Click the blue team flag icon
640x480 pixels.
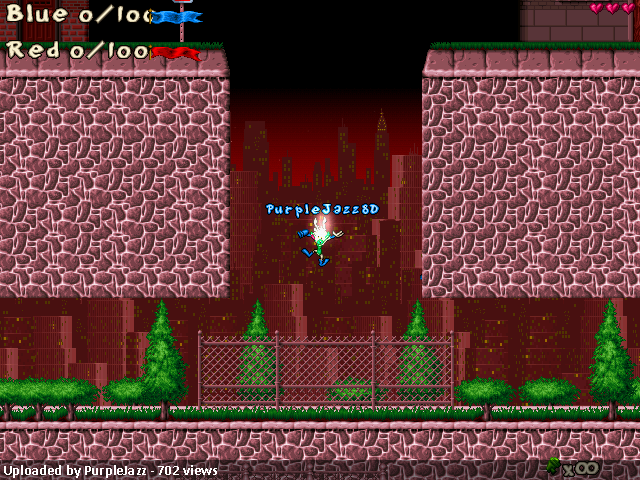178,17
